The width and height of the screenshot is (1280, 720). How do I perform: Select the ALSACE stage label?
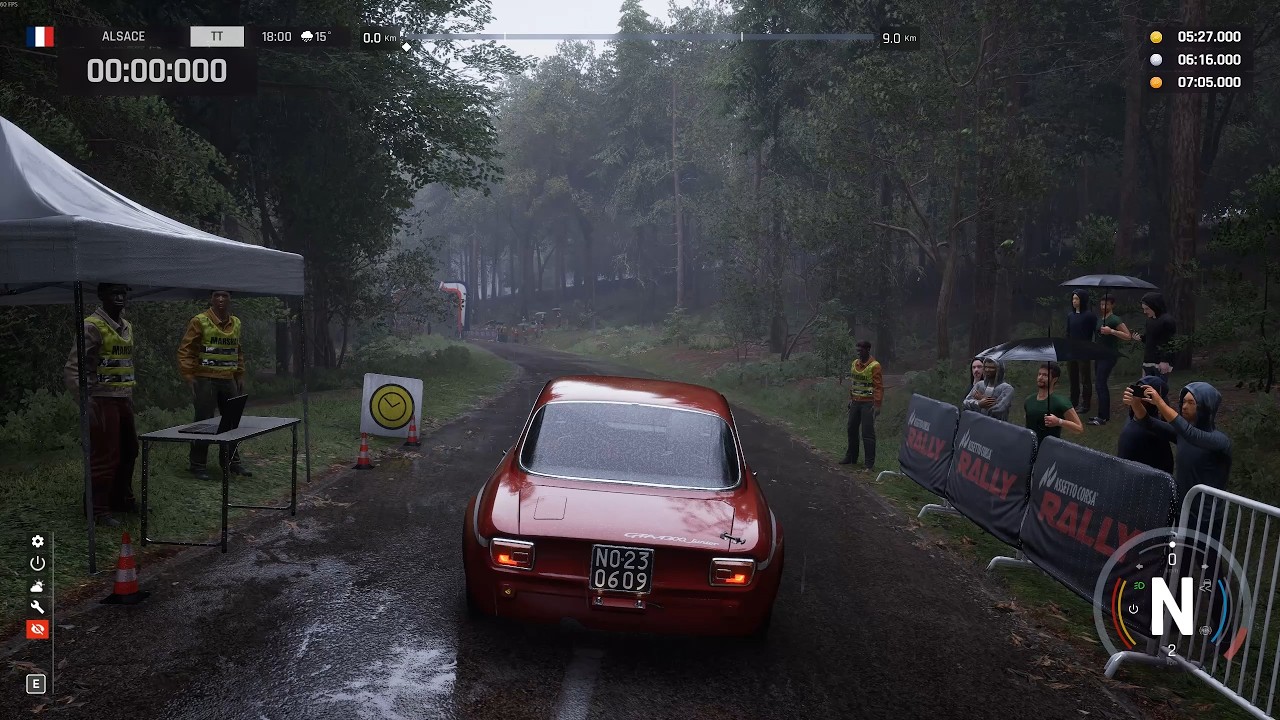(123, 36)
